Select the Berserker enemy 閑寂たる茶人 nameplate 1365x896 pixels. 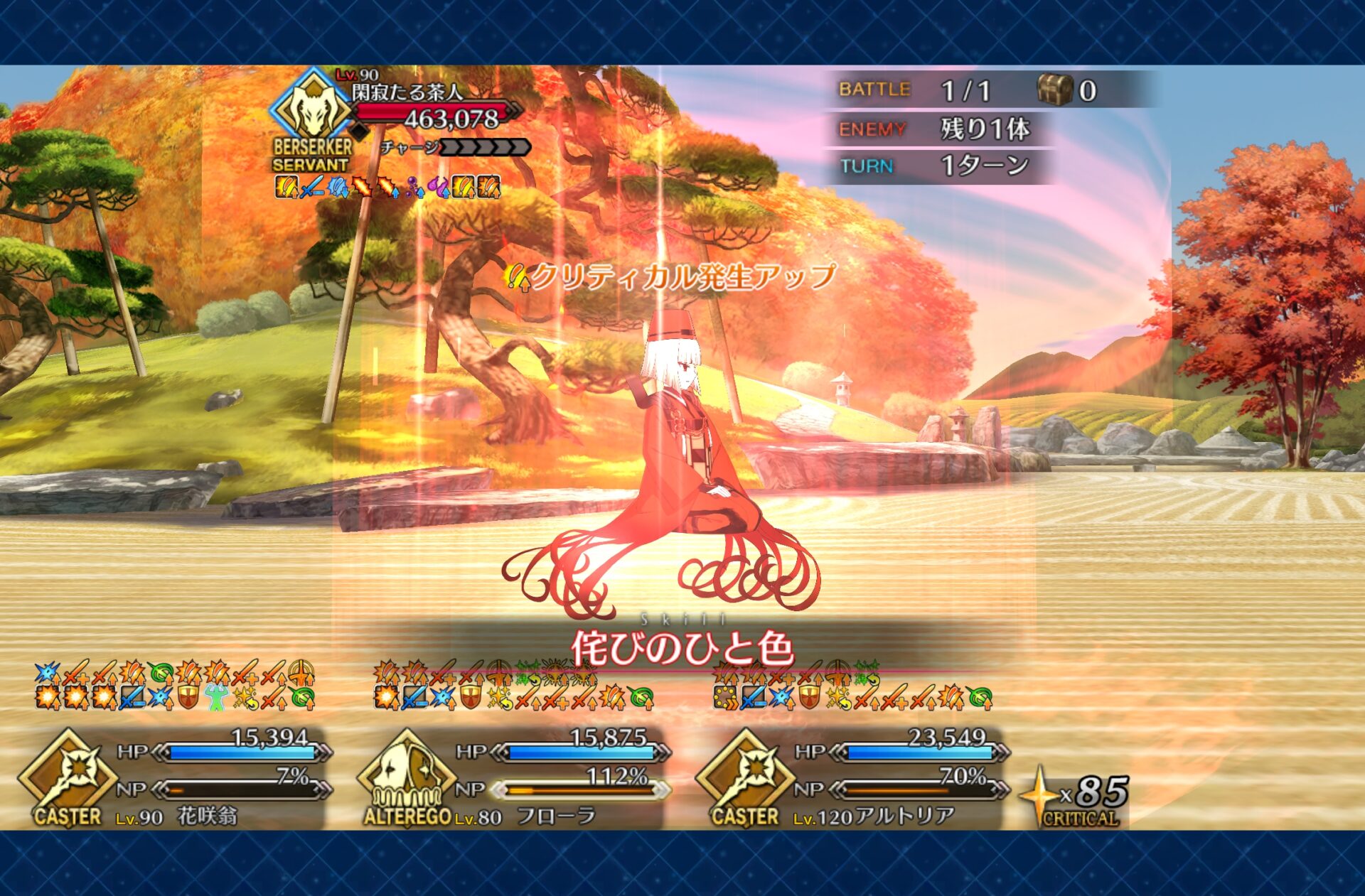407,92
